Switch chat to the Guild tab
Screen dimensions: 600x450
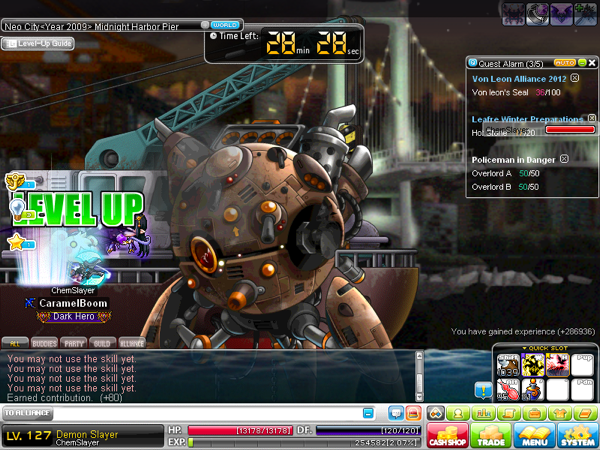[x=102, y=342]
